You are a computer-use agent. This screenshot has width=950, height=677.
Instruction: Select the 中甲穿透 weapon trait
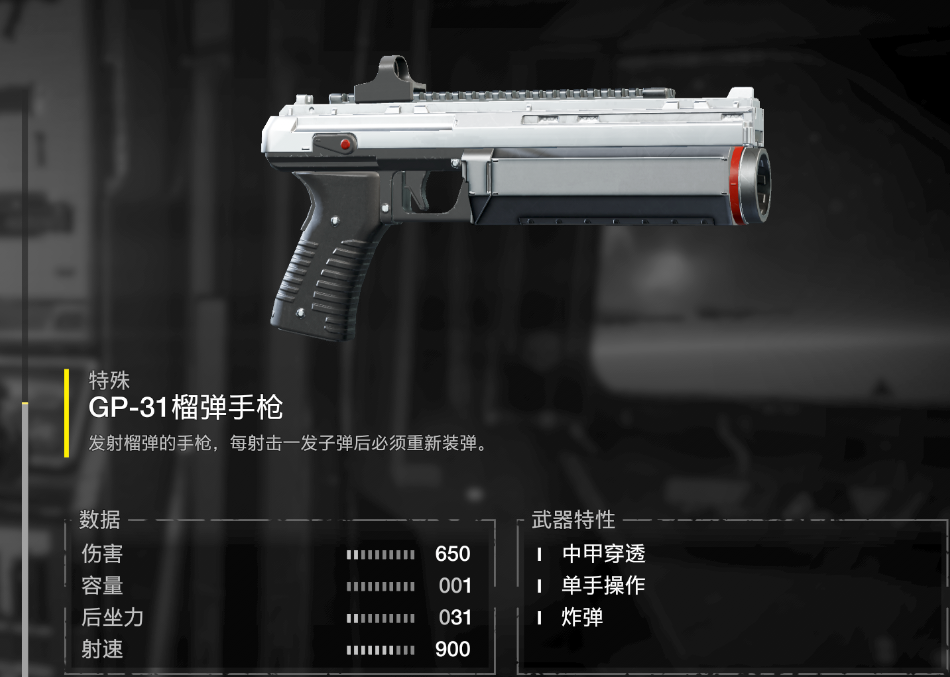(603, 554)
